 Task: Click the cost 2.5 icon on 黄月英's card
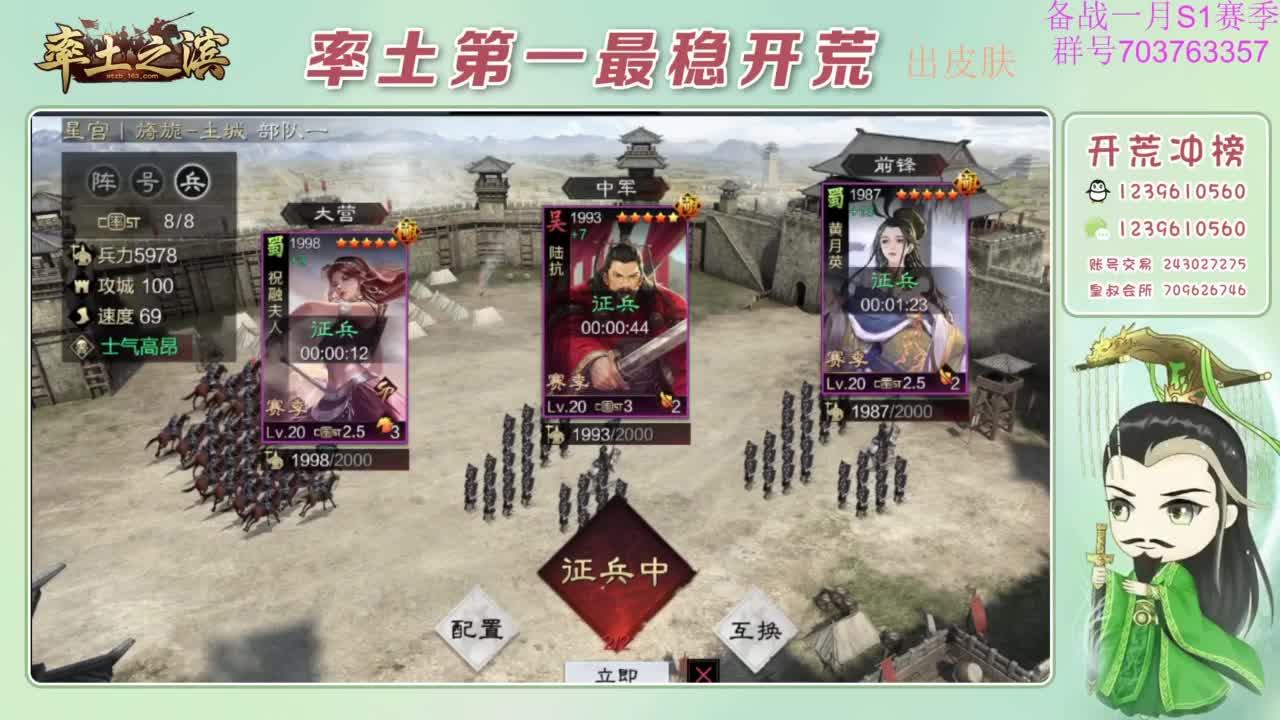pyautogui.click(x=912, y=382)
